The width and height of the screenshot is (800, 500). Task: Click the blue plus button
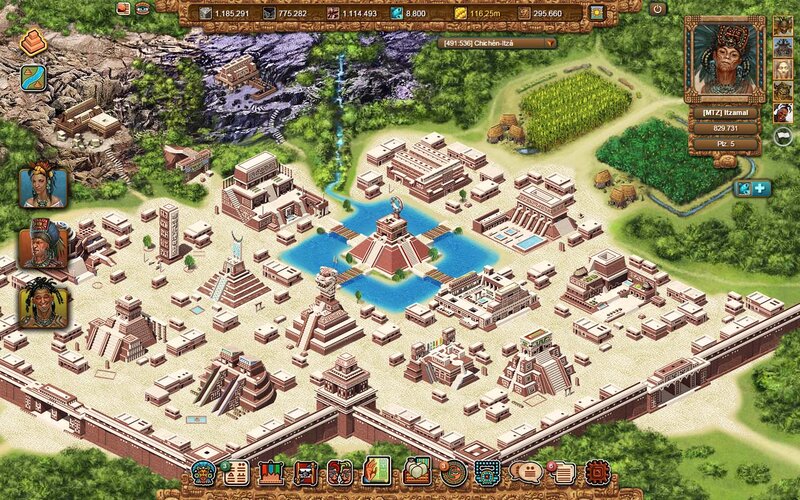(x=760, y=188)
